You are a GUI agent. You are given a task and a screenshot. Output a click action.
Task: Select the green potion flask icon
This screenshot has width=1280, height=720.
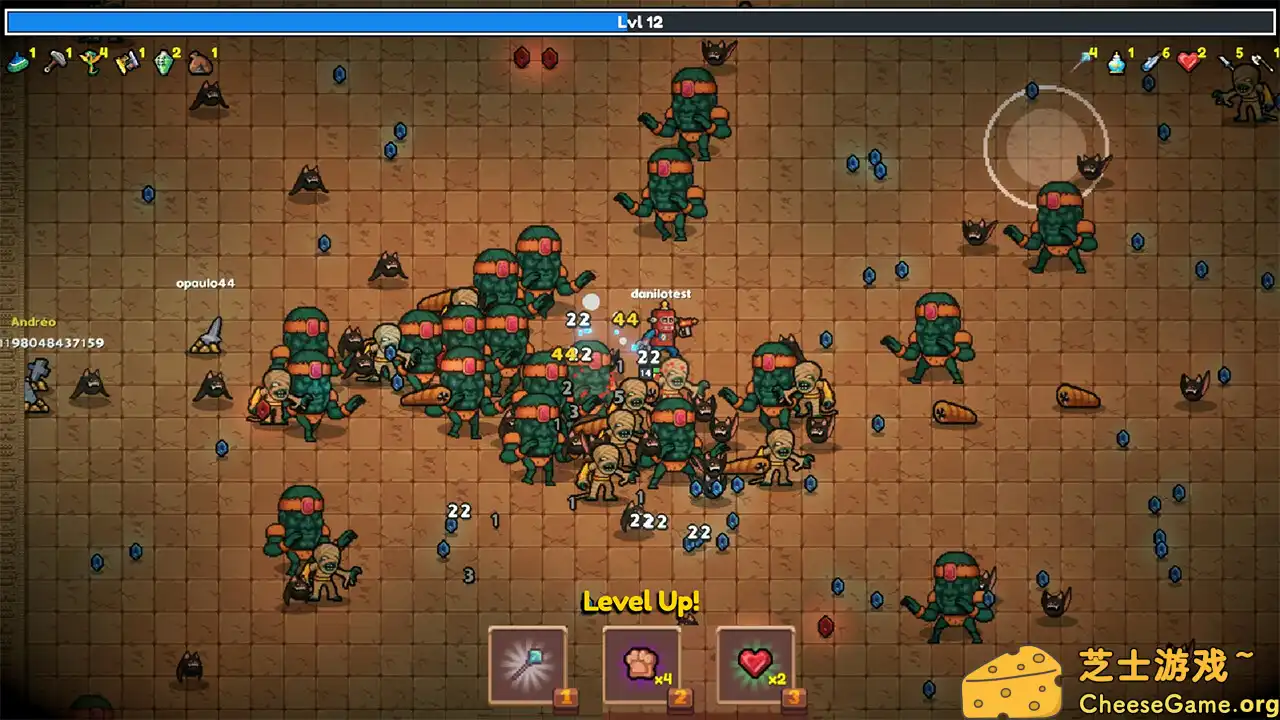pos(164,63)
